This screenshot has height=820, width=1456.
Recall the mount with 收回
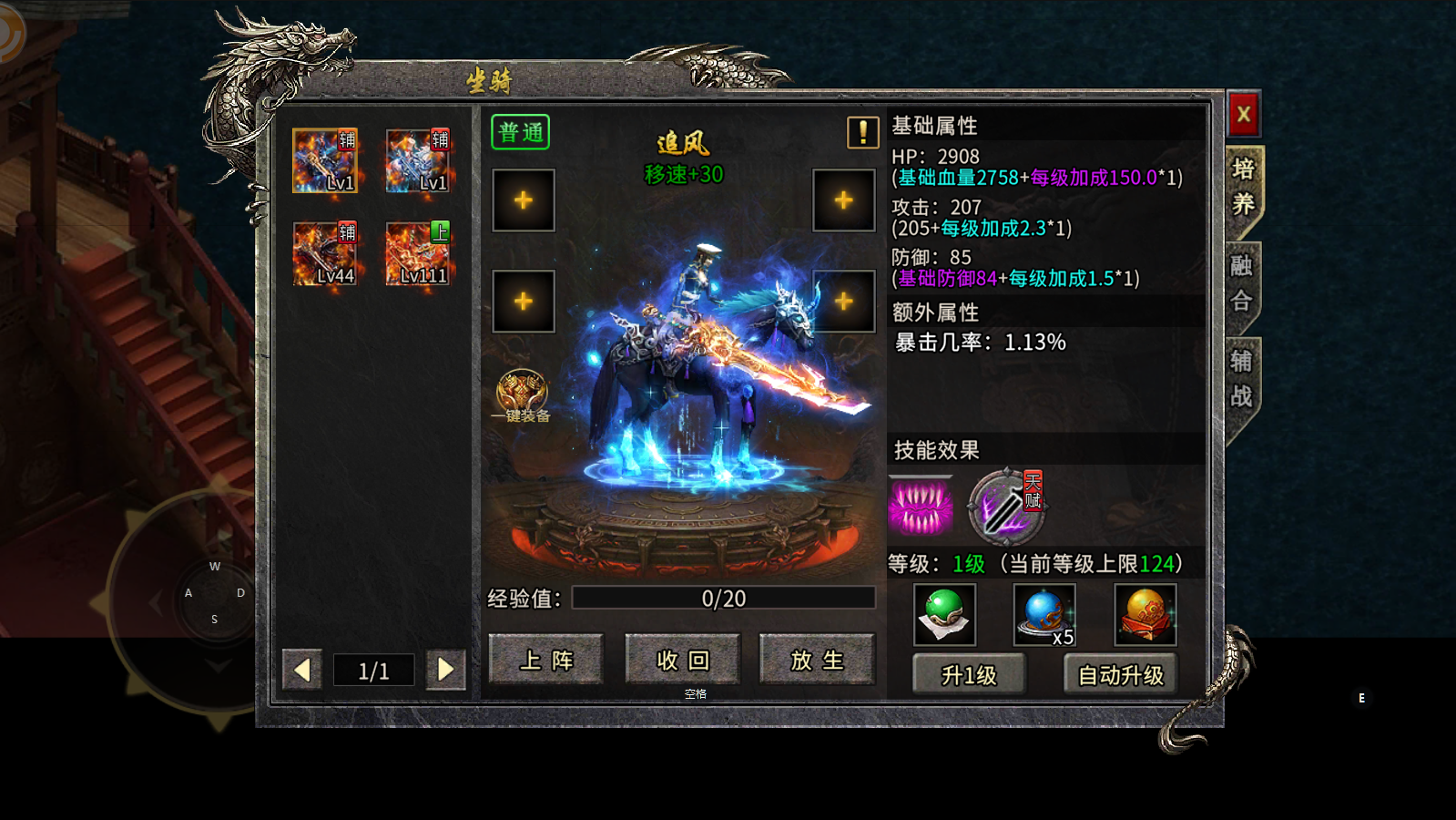tap(682, 660)
